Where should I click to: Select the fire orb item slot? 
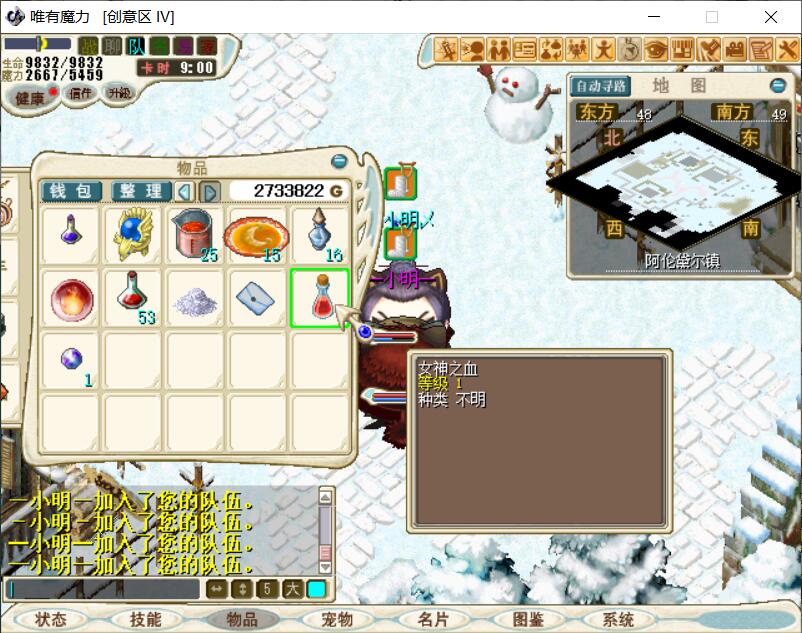click(71, 298)
